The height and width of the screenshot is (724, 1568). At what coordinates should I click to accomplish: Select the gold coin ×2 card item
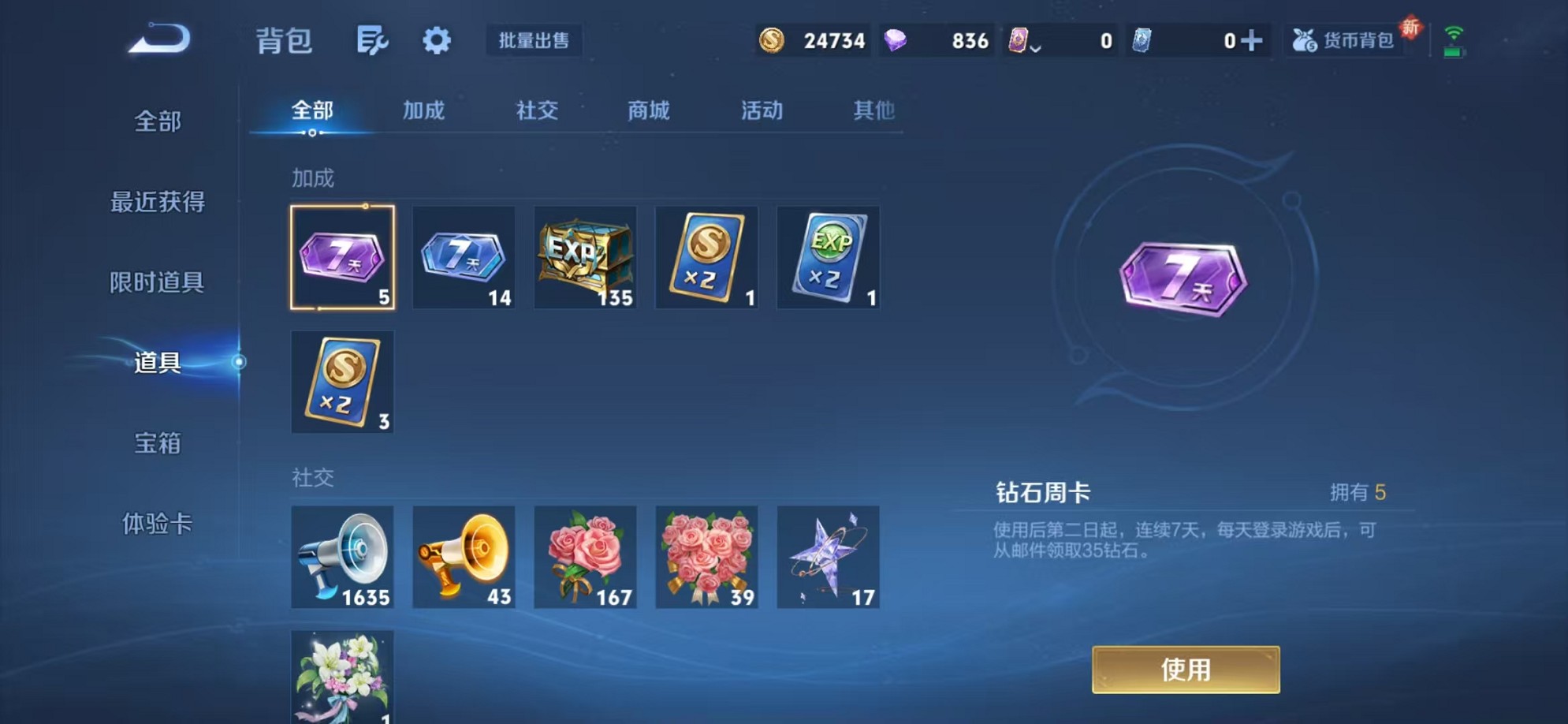coord(706,258)
